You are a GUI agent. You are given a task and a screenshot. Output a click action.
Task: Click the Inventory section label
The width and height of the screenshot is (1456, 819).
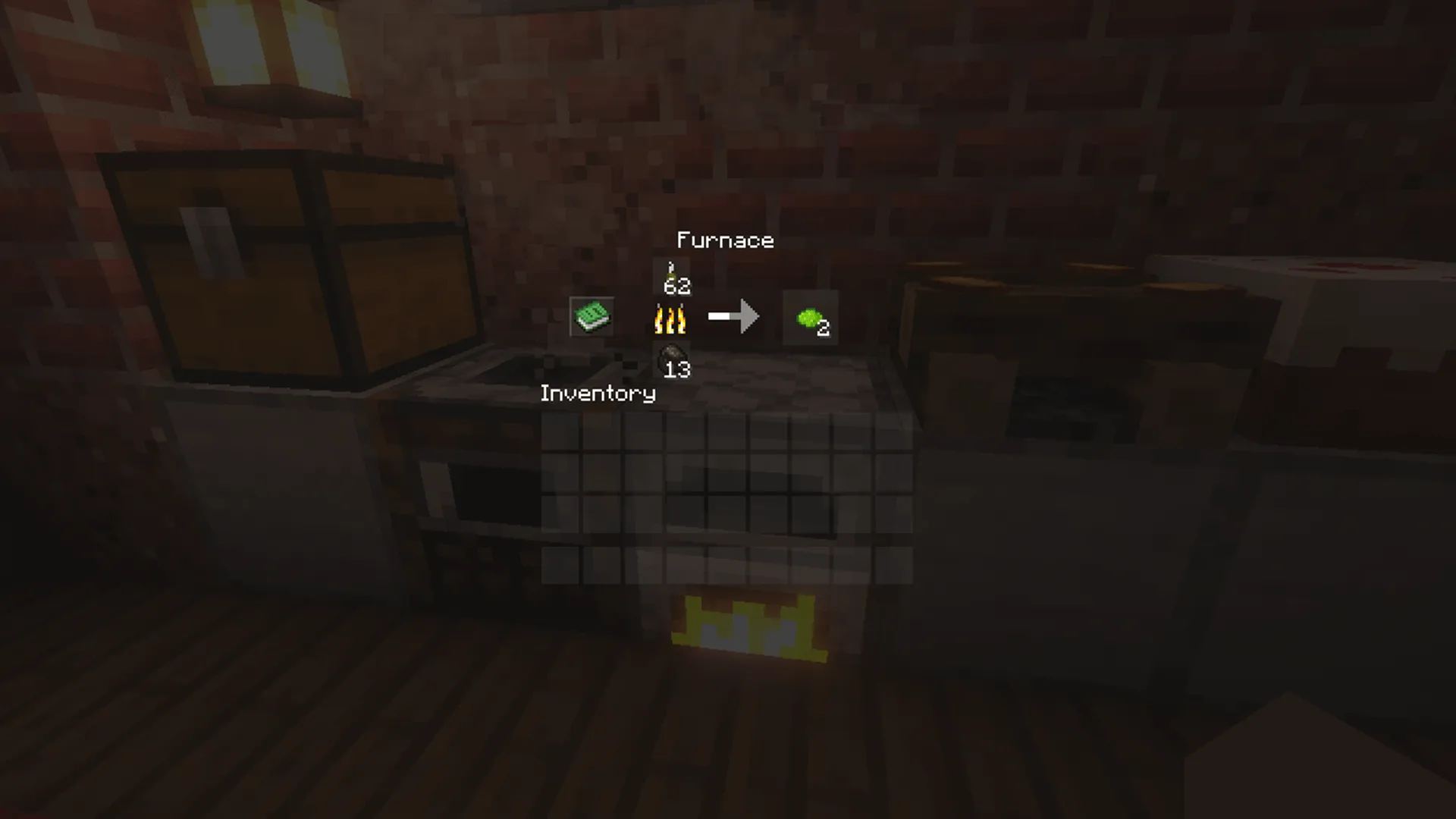pyautogui.click(x=598, y=394)
